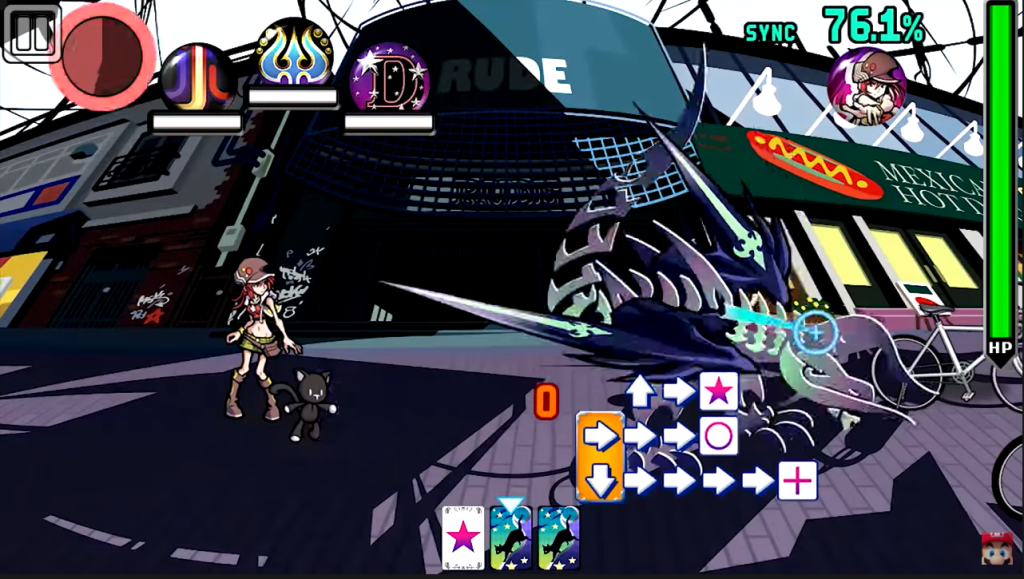Choose the plus finisher in combo map
Screen dimensions: 1024x579
pyautogui.click(x=797, y=481)
